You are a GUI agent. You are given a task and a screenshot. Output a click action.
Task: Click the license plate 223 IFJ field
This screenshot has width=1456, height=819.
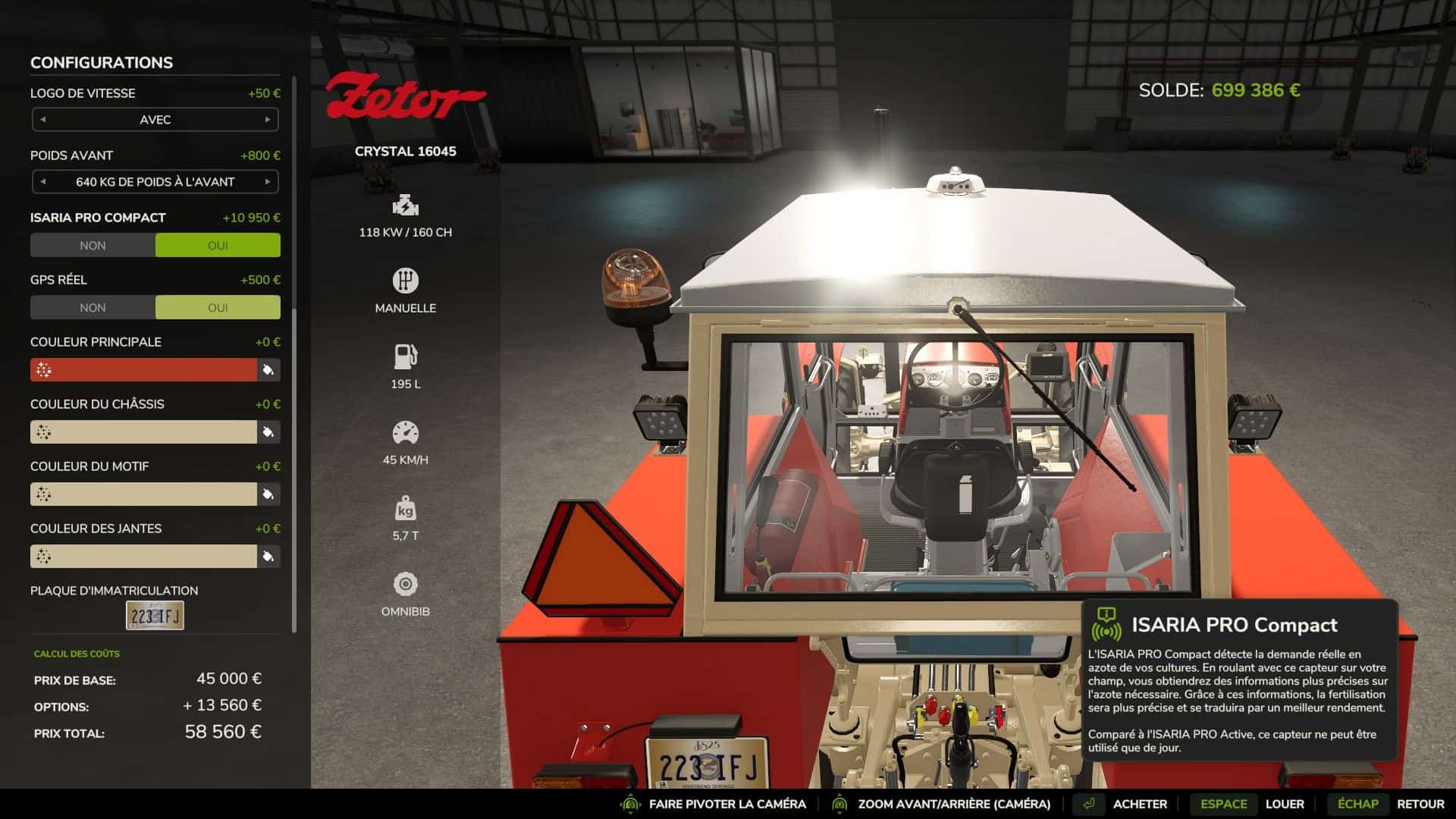point(154,616)
